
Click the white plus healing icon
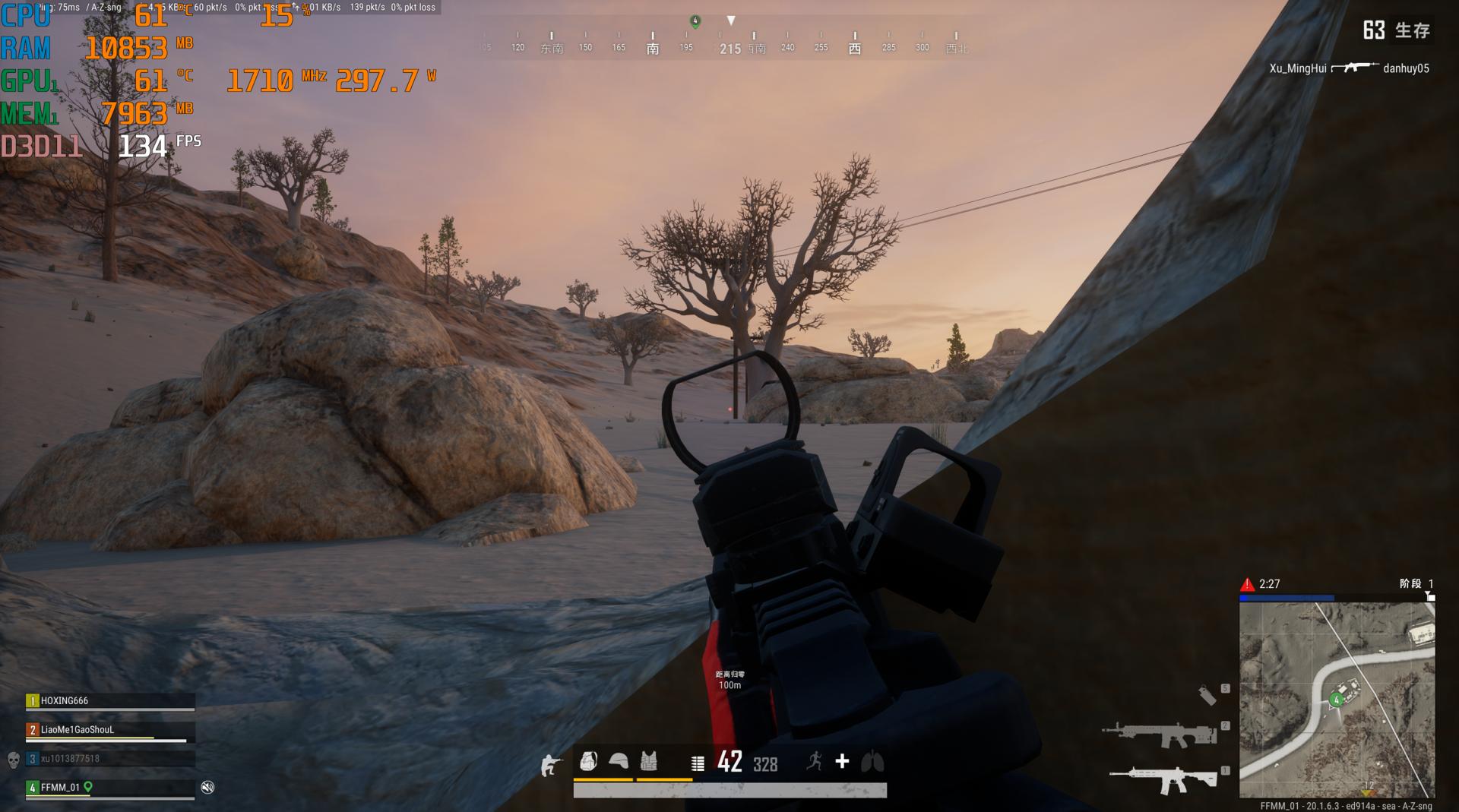pyautogui.click(x=842, y=761)
